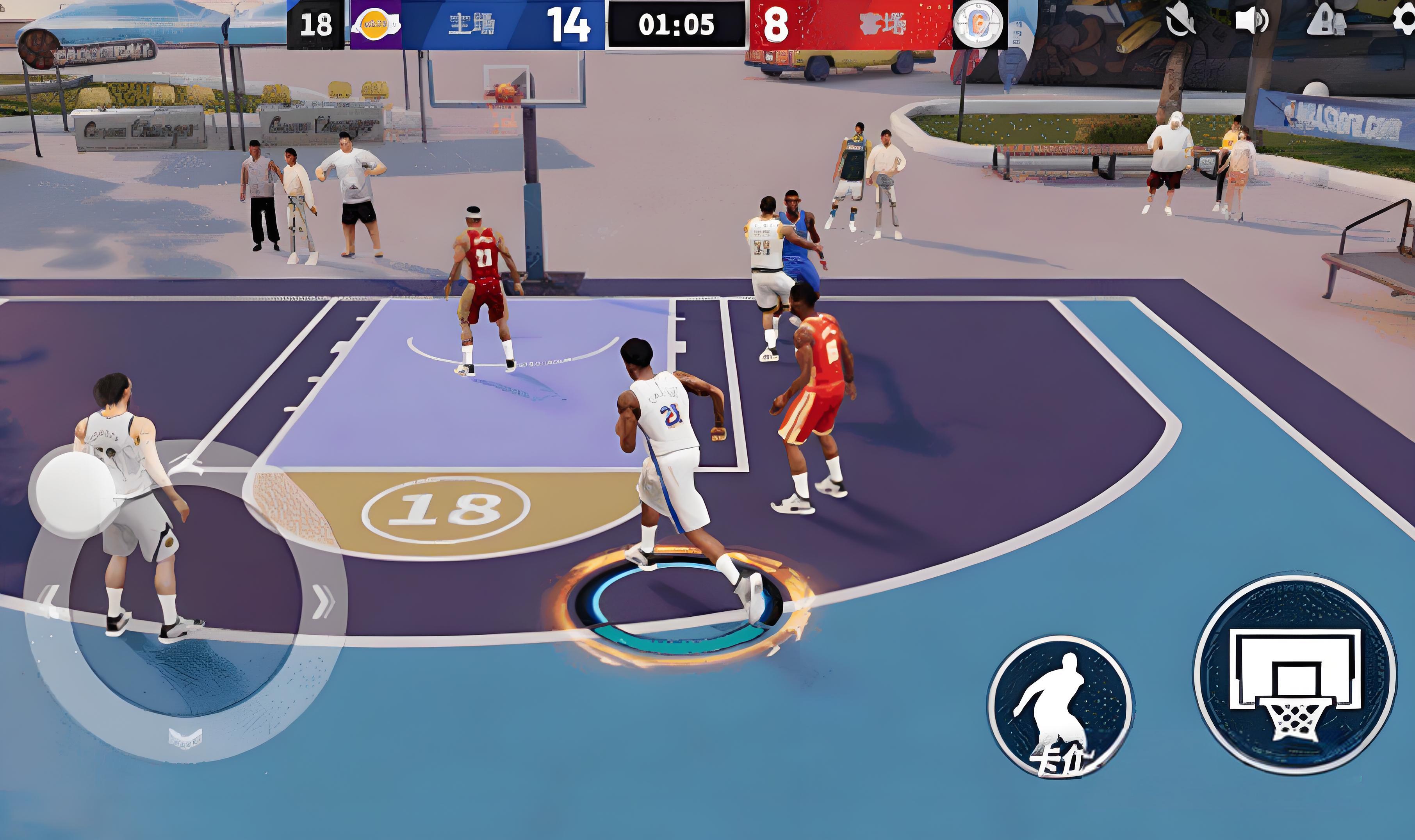Select the purple team logo badge
This screenshot has height=840, width=1415.
pyautogui.click(x=376, y=25)
